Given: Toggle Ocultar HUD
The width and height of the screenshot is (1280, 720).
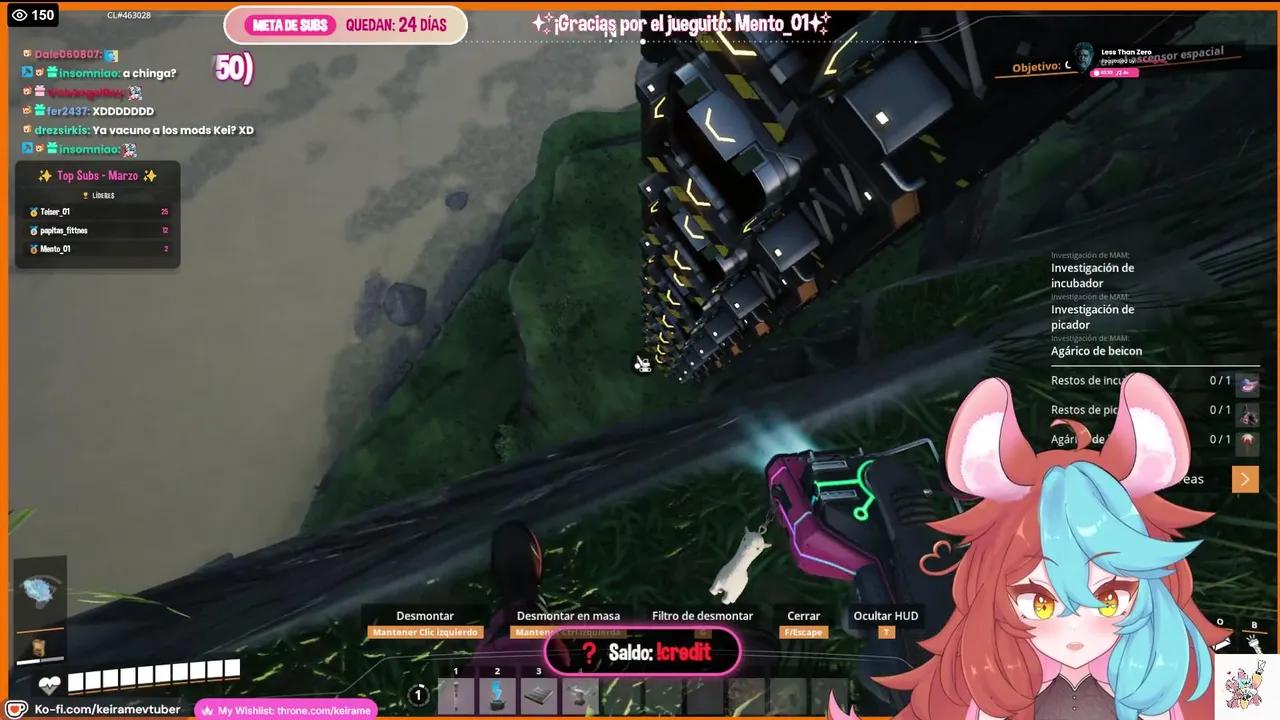Looking at the screenshot, I should [886, 616].
